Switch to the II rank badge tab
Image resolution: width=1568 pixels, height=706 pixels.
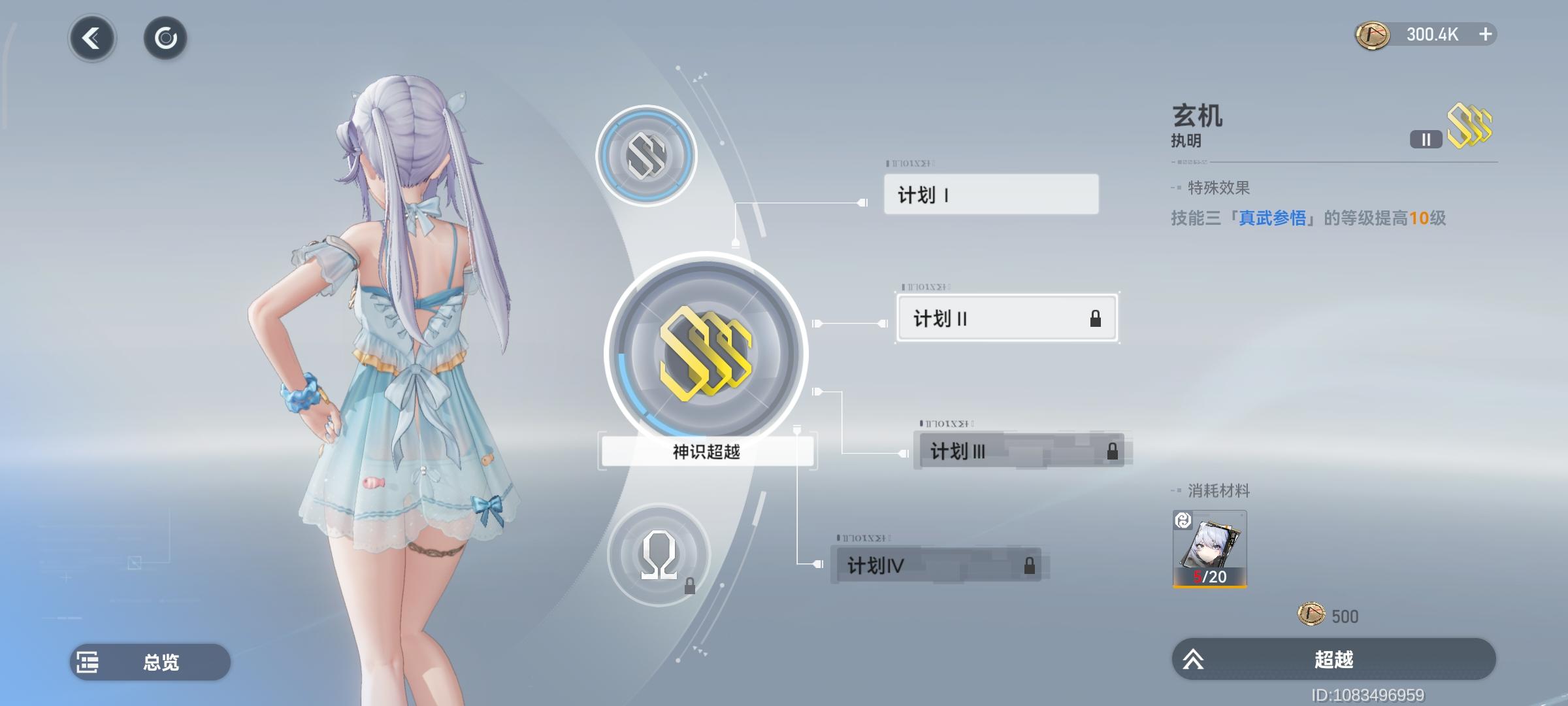[1426, 139]
